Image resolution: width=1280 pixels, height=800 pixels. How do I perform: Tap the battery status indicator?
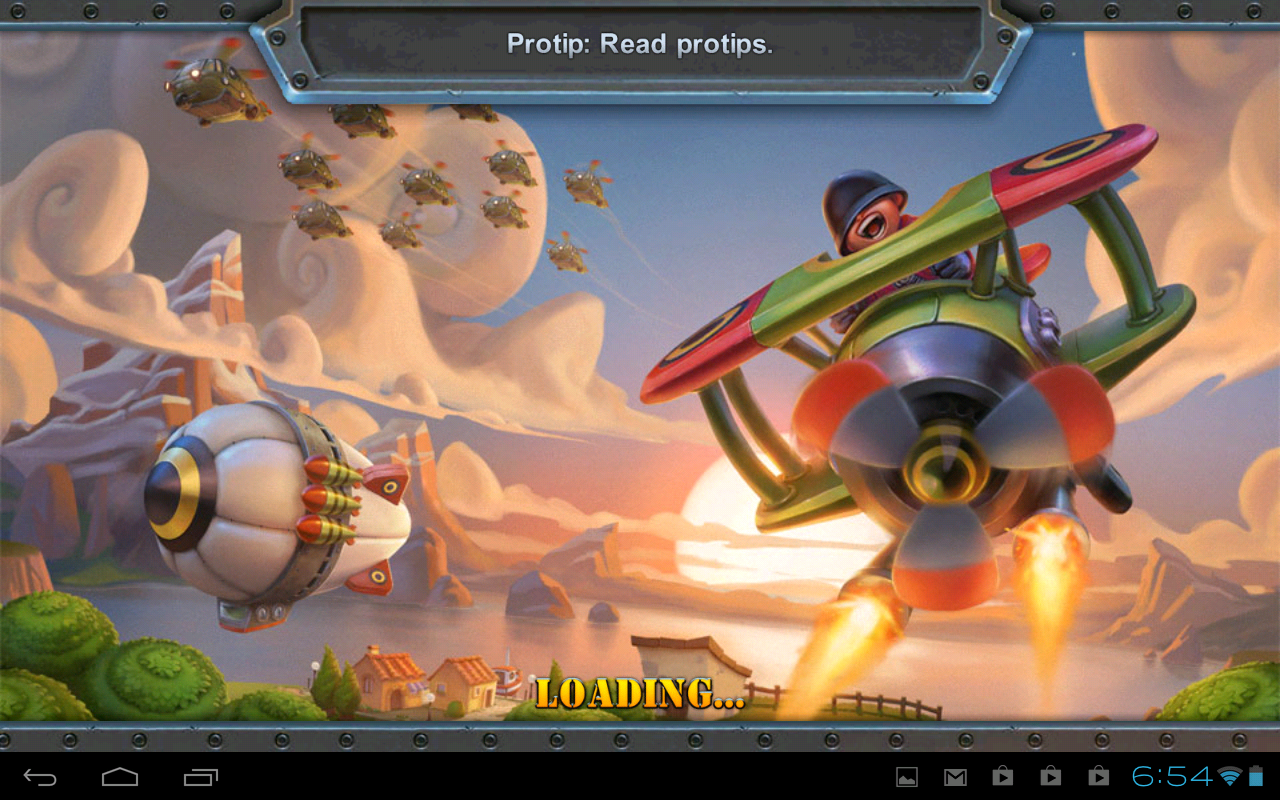coord(1258,776)
